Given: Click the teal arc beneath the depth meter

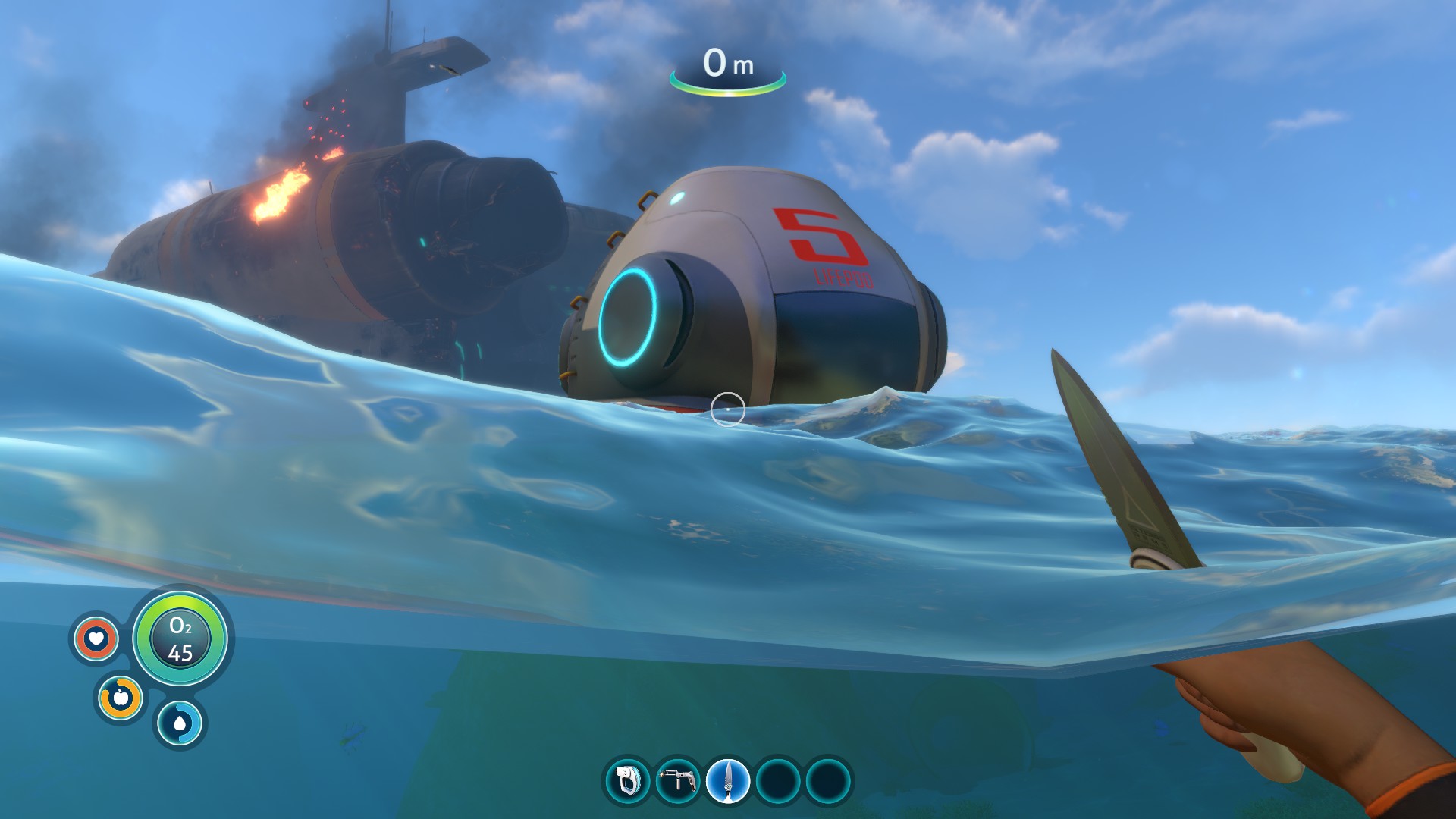Looking at the screenshot, I should click(726, 94).
